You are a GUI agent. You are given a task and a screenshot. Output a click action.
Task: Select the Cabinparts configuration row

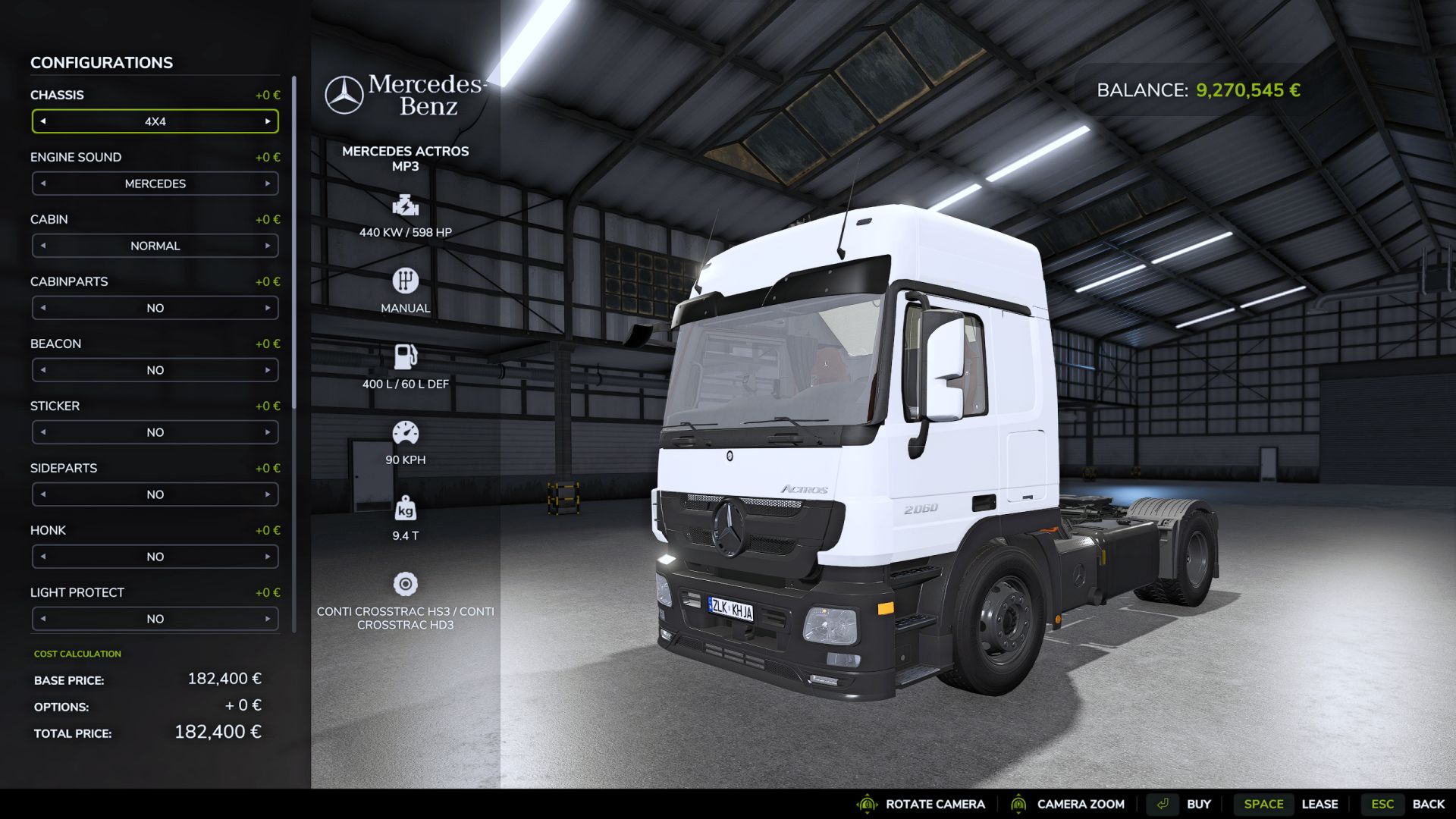tap(155, 308)
